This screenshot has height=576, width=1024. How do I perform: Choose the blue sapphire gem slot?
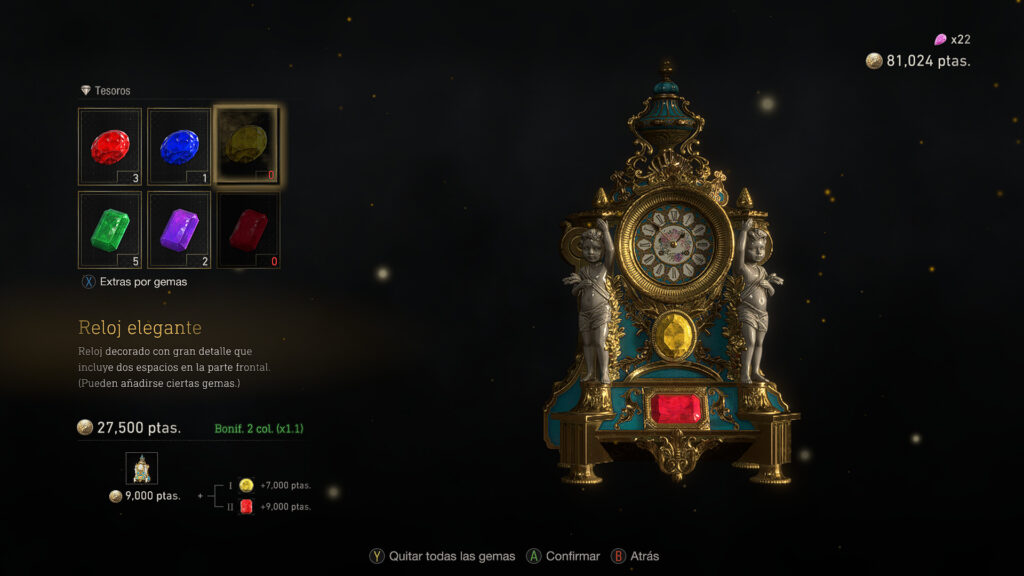[x=179, y=147]
